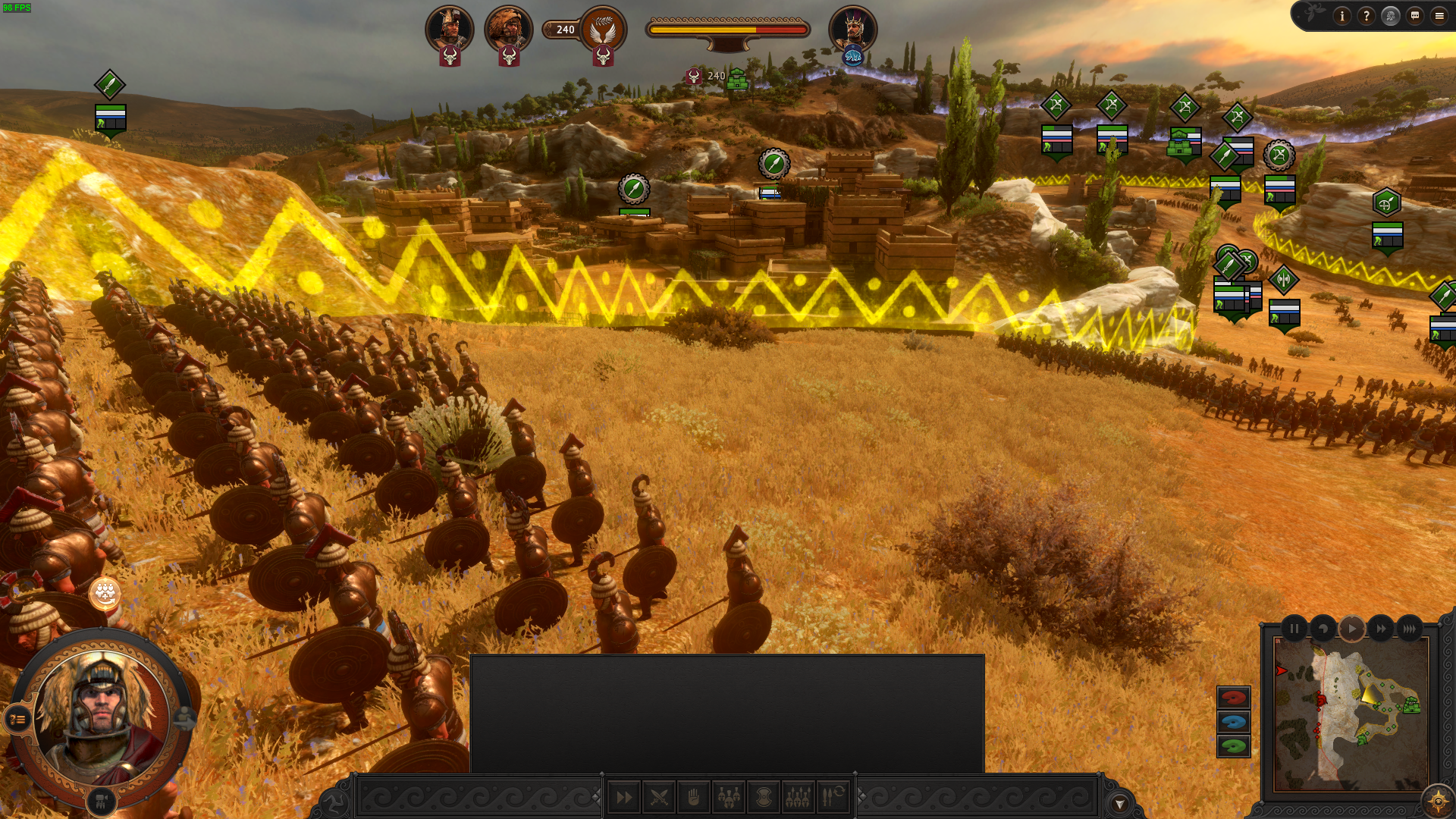Toggle the shield guard mode button
The height and width of the screenshot is (819, 1456).
click(x=764, y=797)
